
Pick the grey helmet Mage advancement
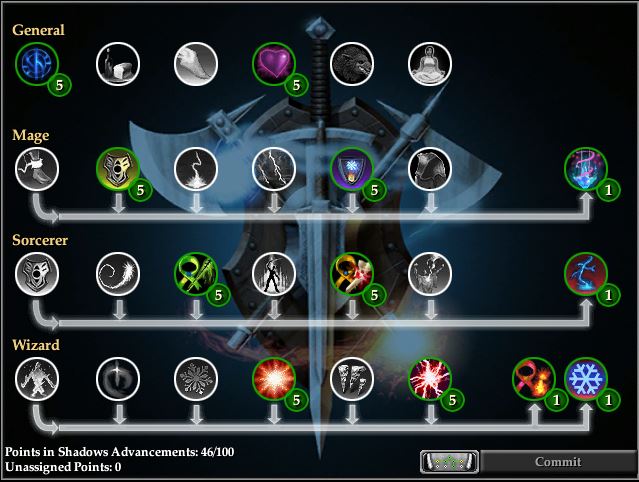point(430,168)
